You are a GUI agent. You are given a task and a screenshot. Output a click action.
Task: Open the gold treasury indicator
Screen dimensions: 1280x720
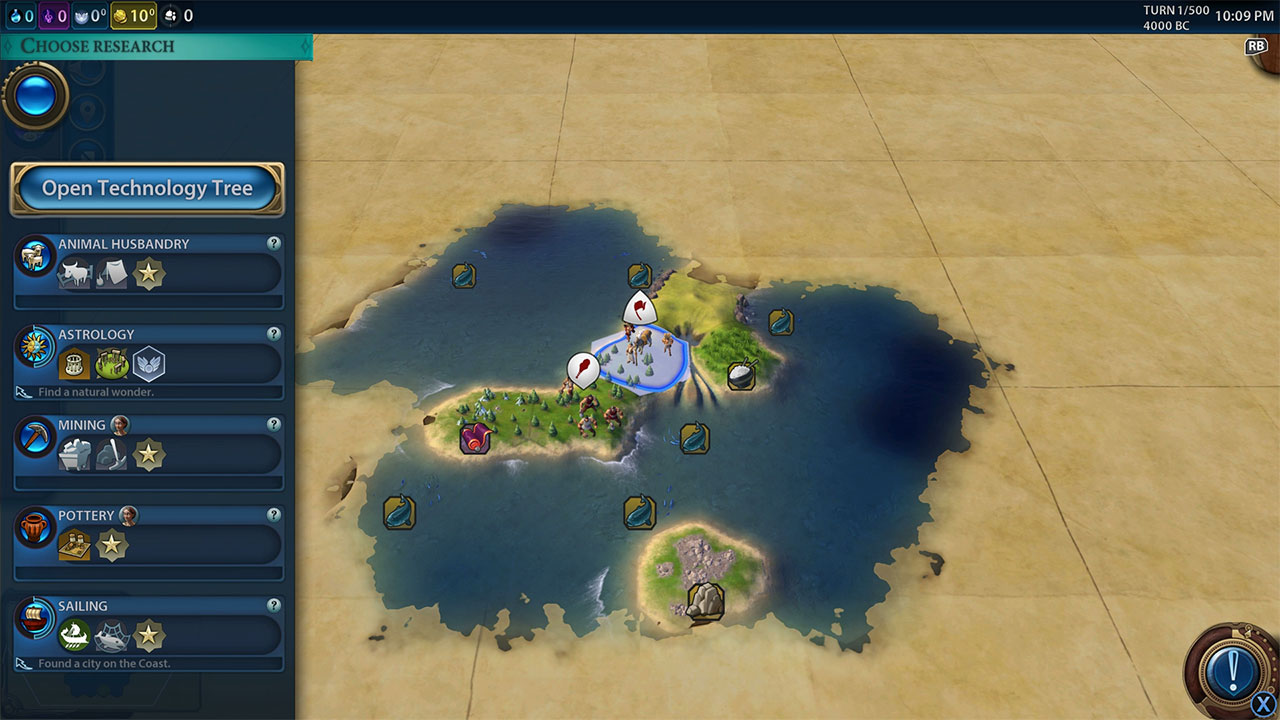pyautogui.click(x=133, y=16)
